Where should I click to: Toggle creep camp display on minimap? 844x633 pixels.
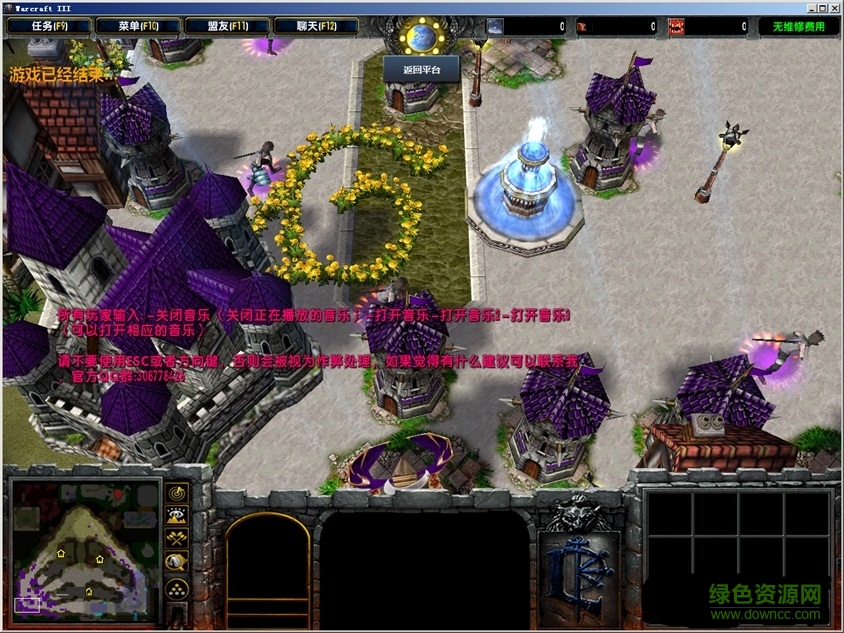[177, 562]
